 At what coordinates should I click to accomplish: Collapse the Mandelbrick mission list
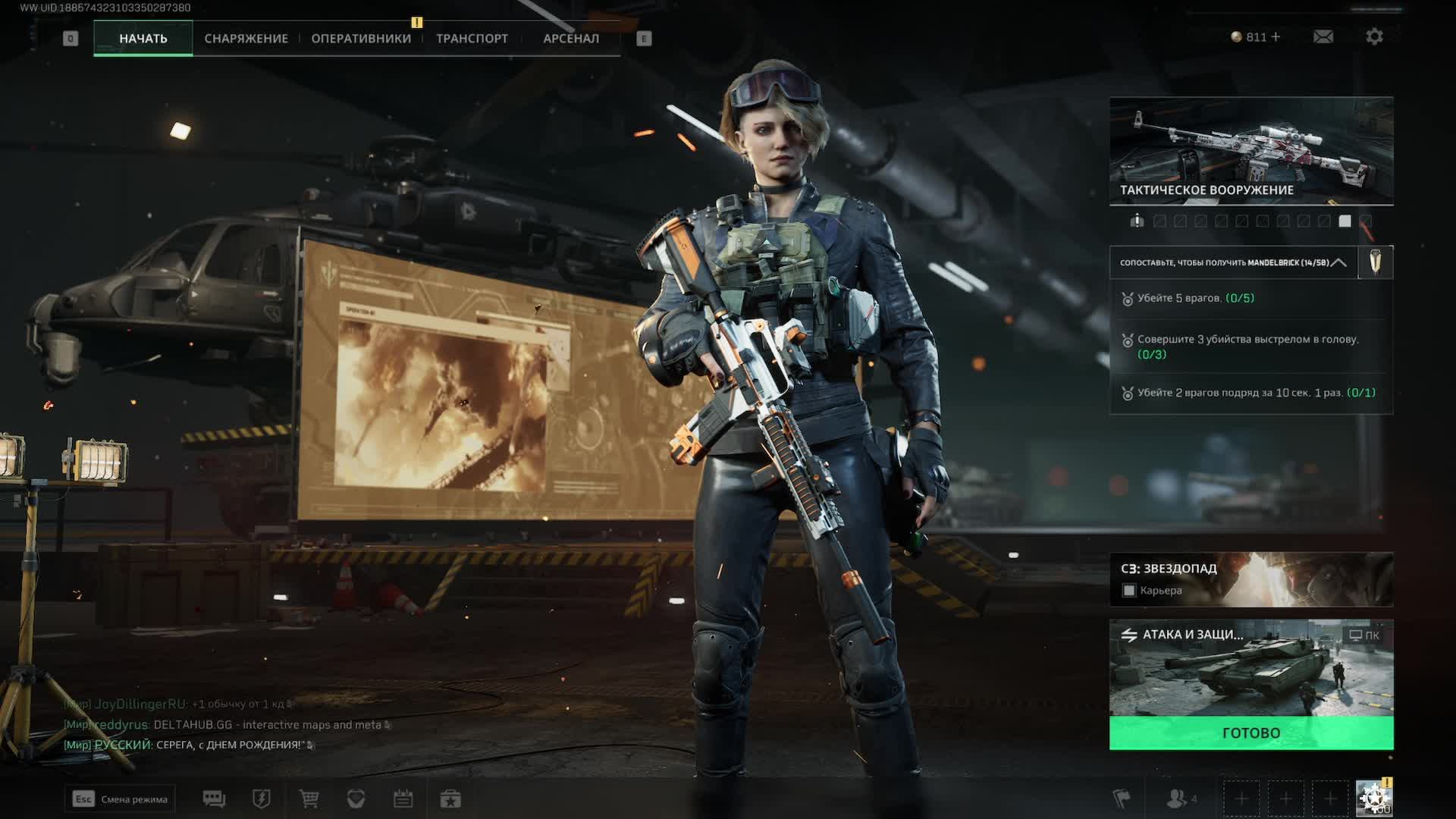[1339, 262]
